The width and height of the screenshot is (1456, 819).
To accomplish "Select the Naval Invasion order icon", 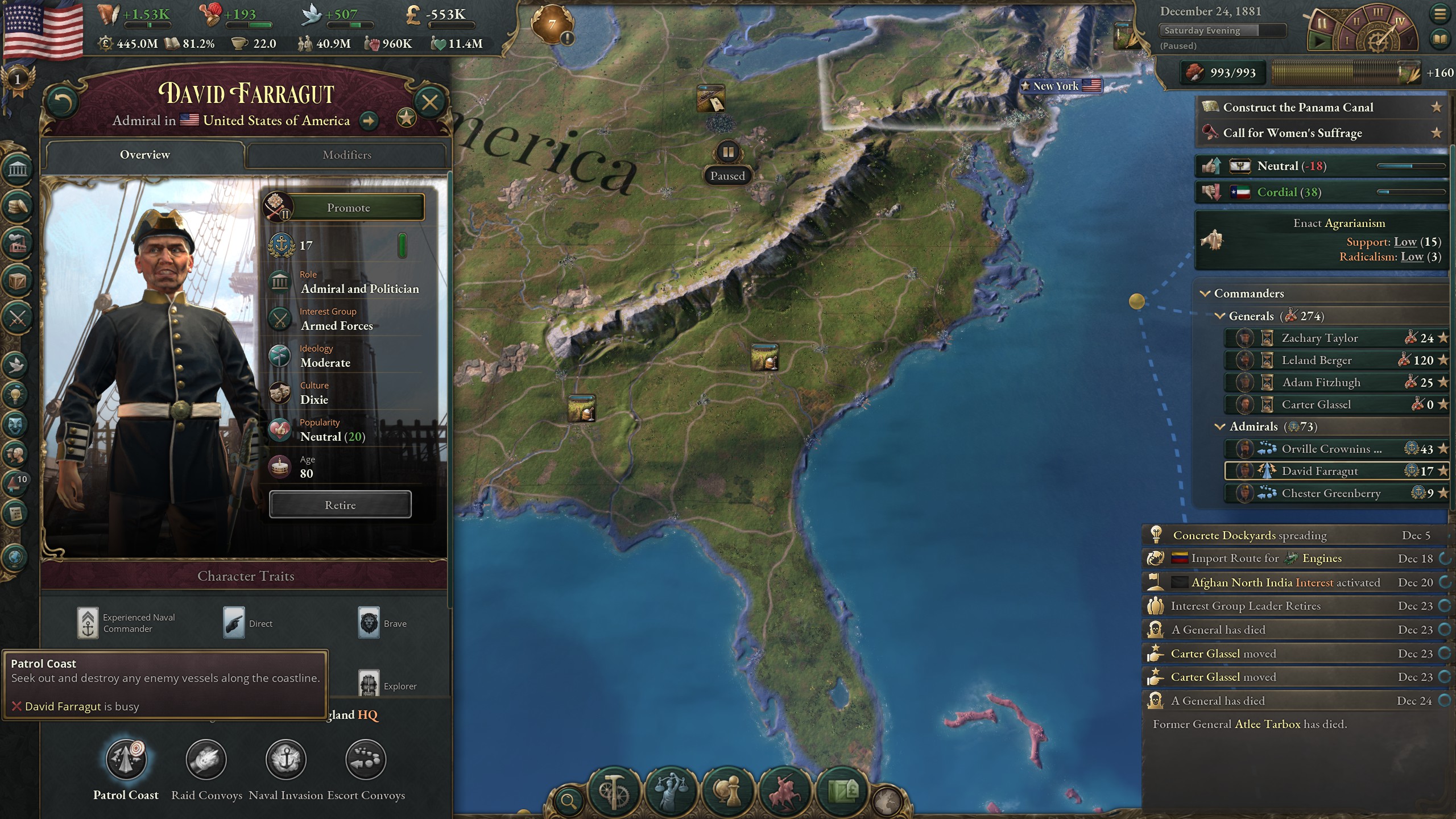I will pyautogui.click(x=286, y=759).
